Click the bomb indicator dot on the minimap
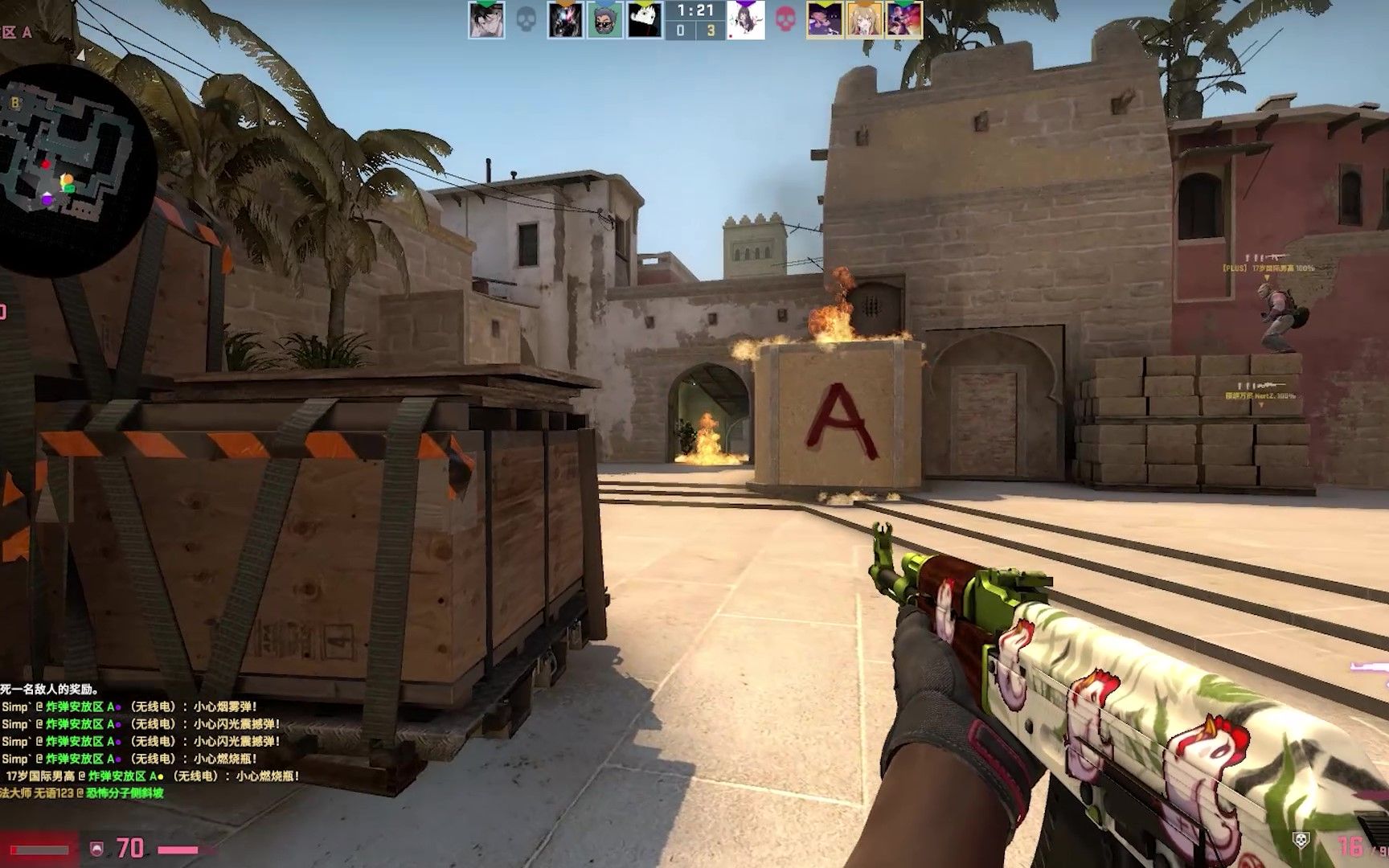 (x=46, y=165)
